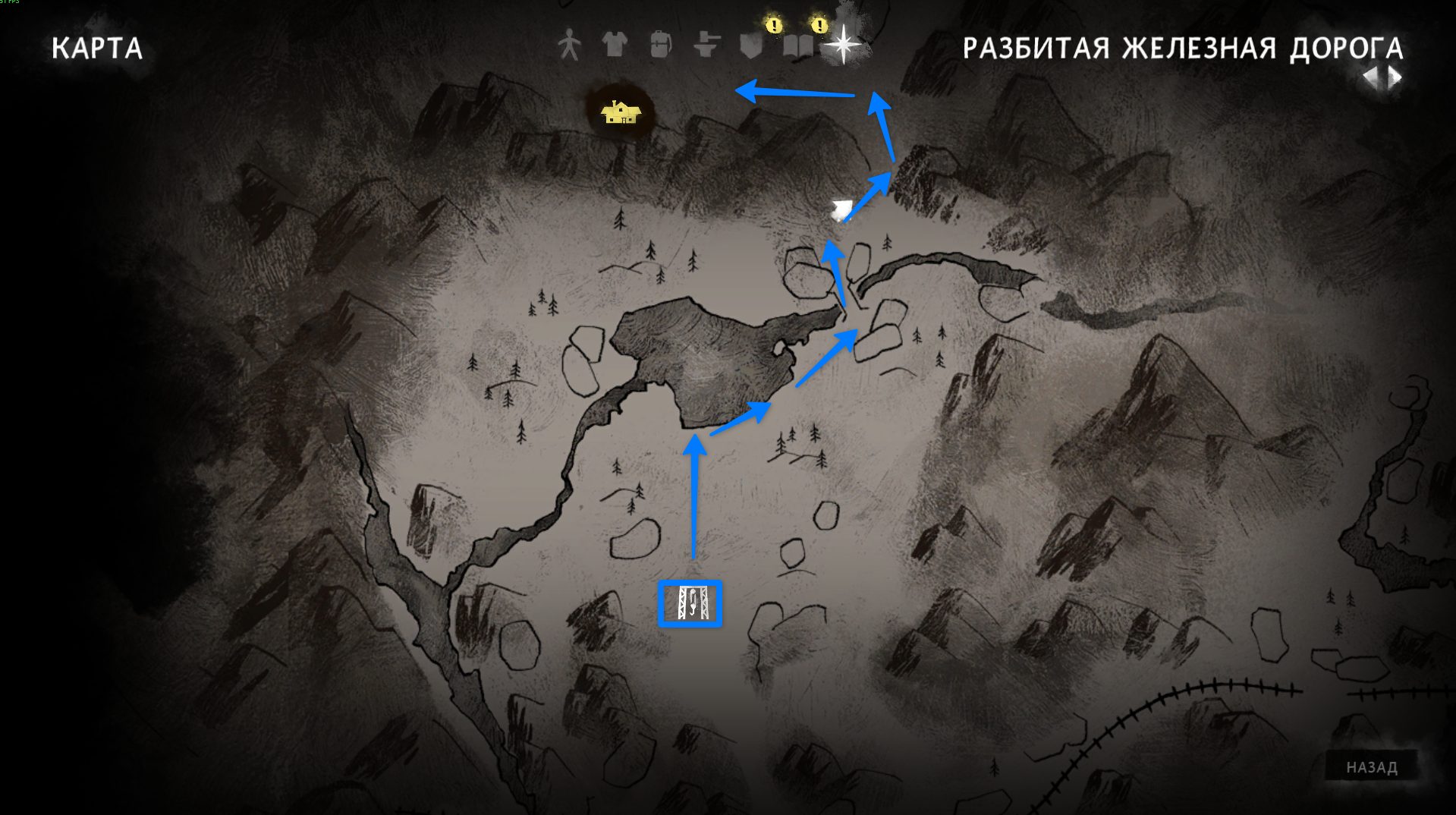
Task: Switch to the clothing shirt tab
Action: 615,45
